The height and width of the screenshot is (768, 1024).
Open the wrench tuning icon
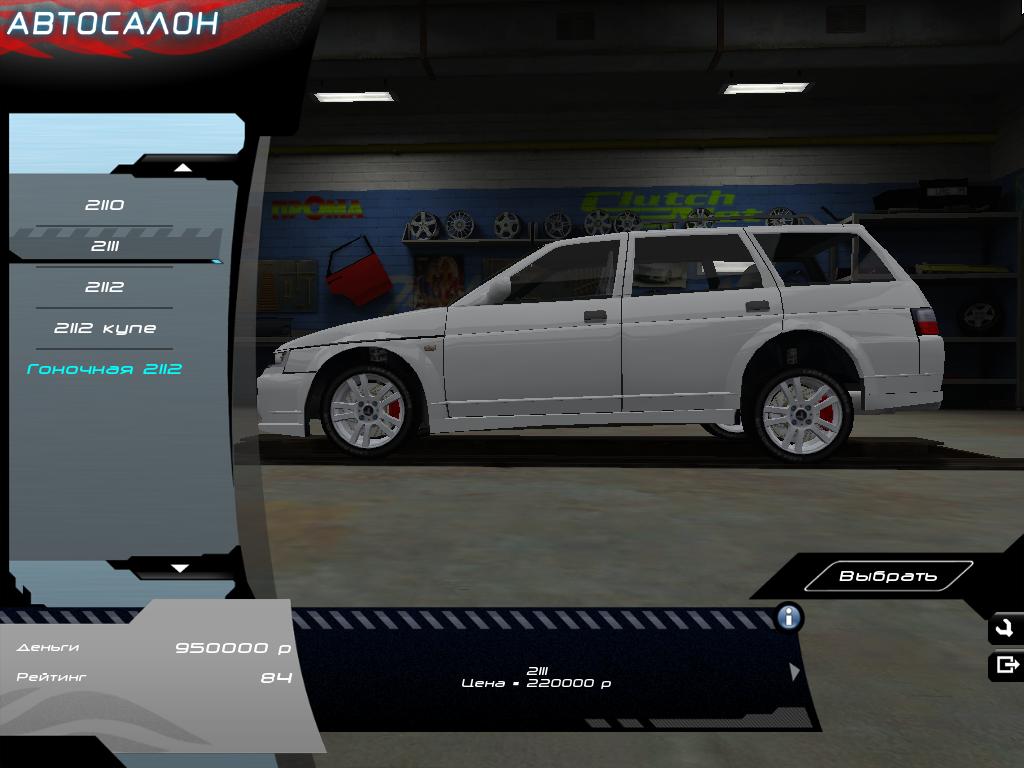coord(1005,629)
